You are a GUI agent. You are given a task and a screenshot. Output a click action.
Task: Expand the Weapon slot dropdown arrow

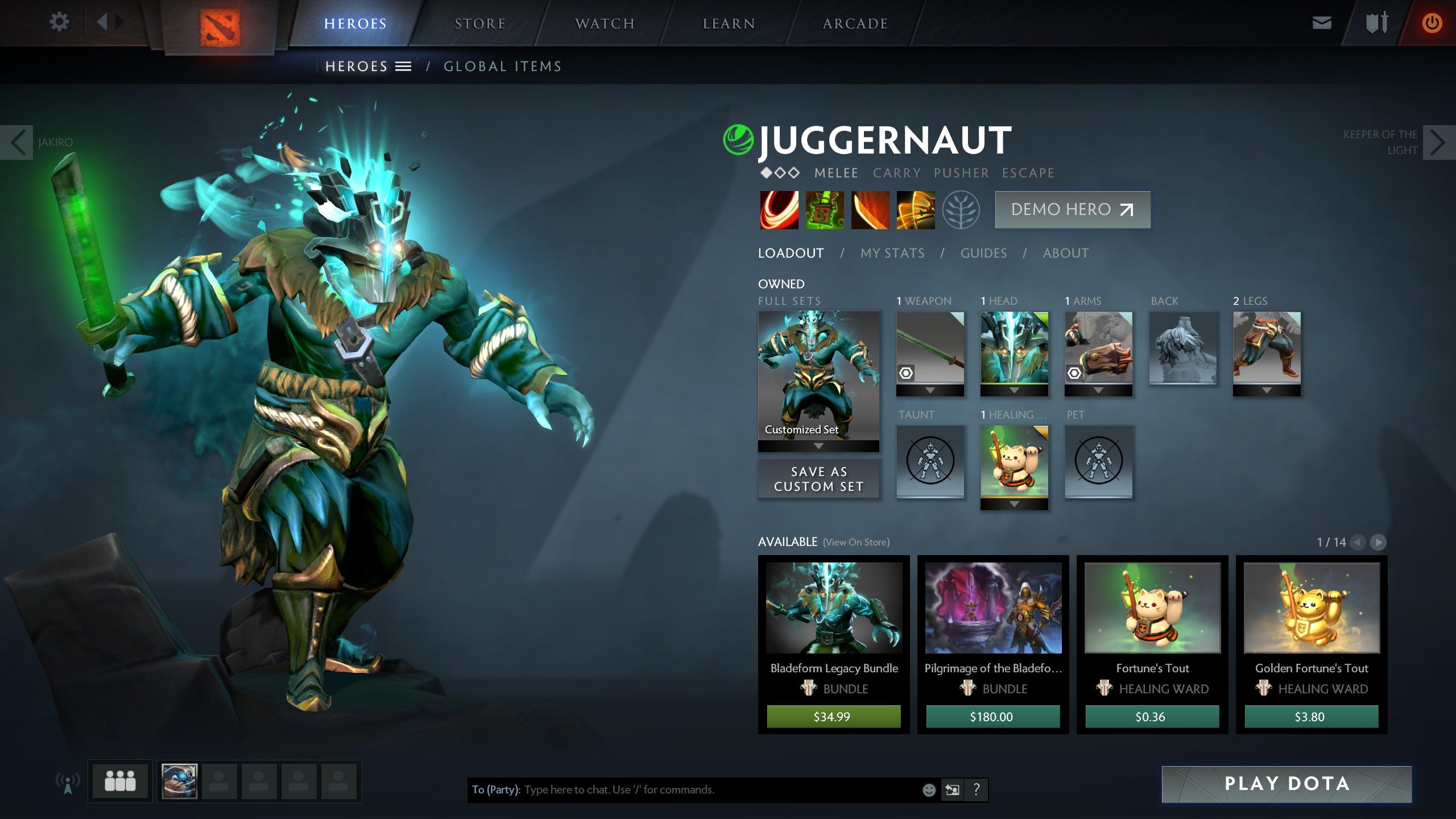click(930, 390)
